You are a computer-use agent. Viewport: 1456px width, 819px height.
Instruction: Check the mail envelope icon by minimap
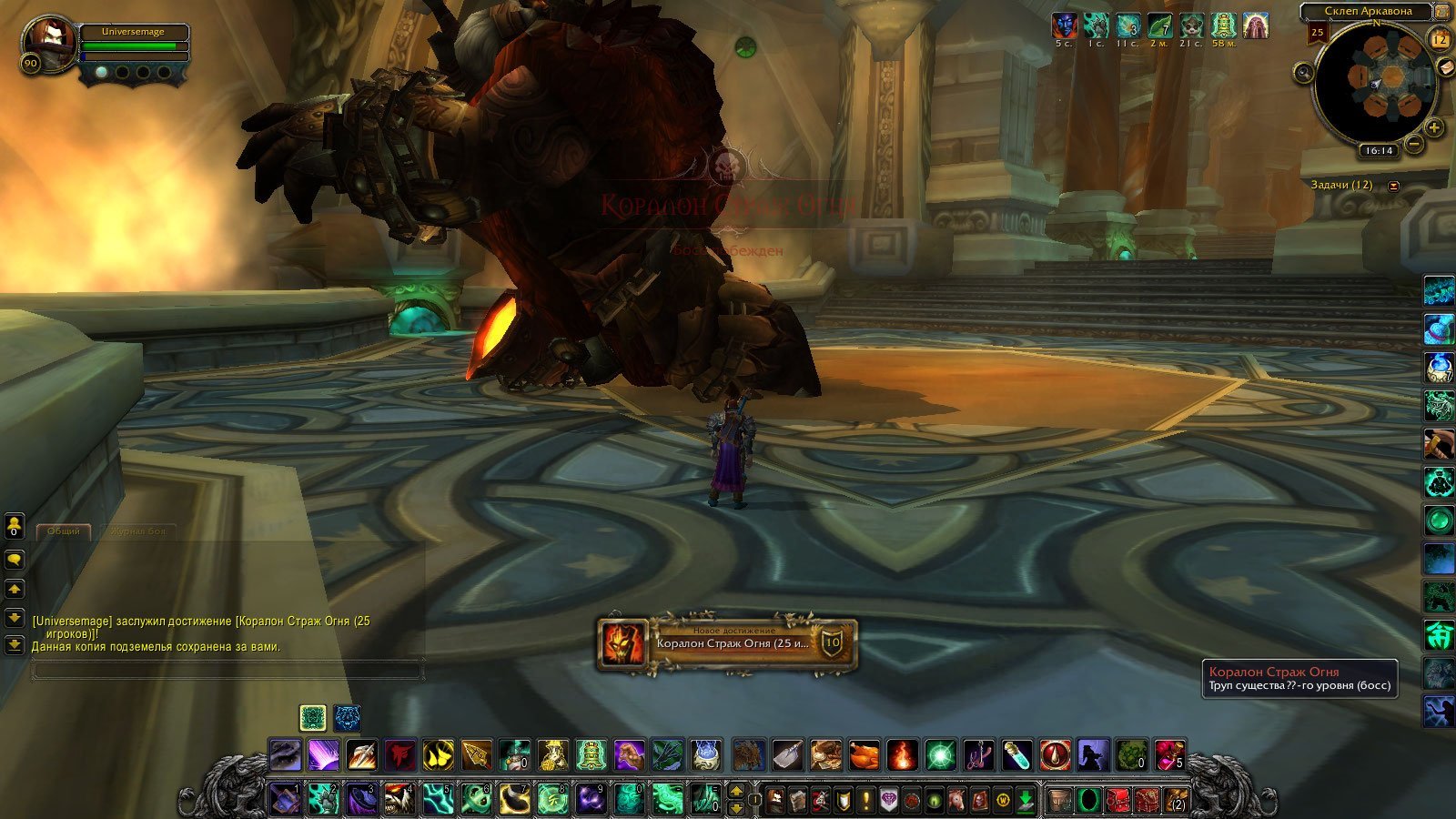[x=1444, y=68]
